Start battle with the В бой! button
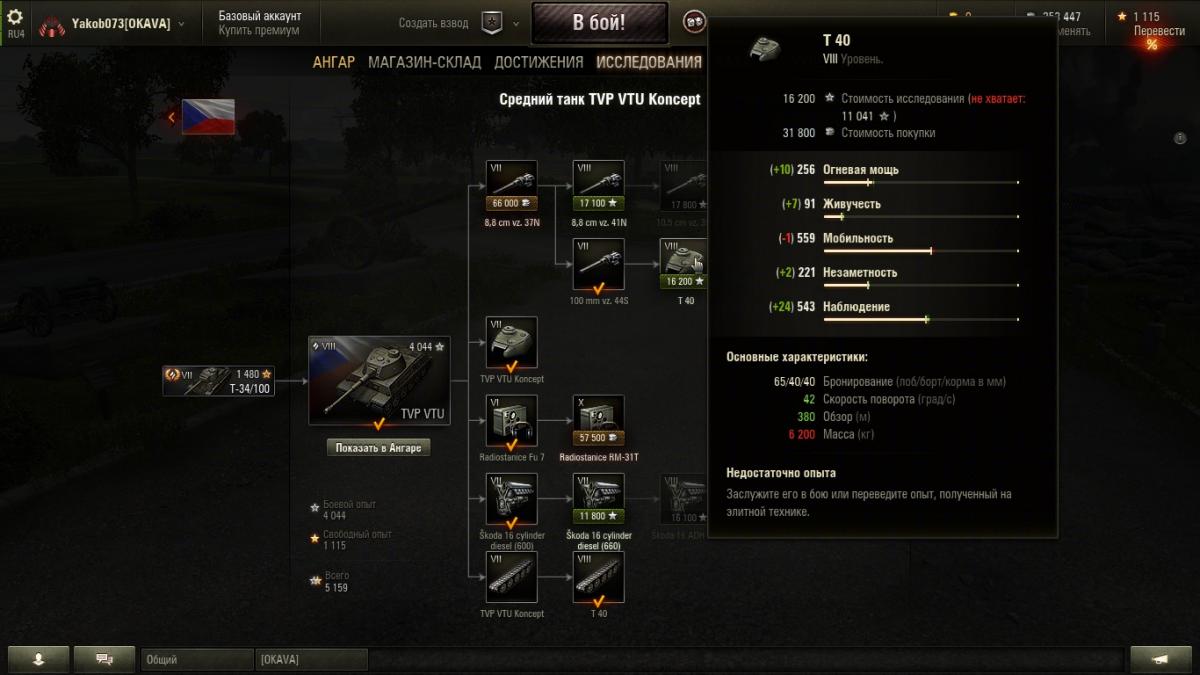The image size is (1200, 675). tap(599, 22)
